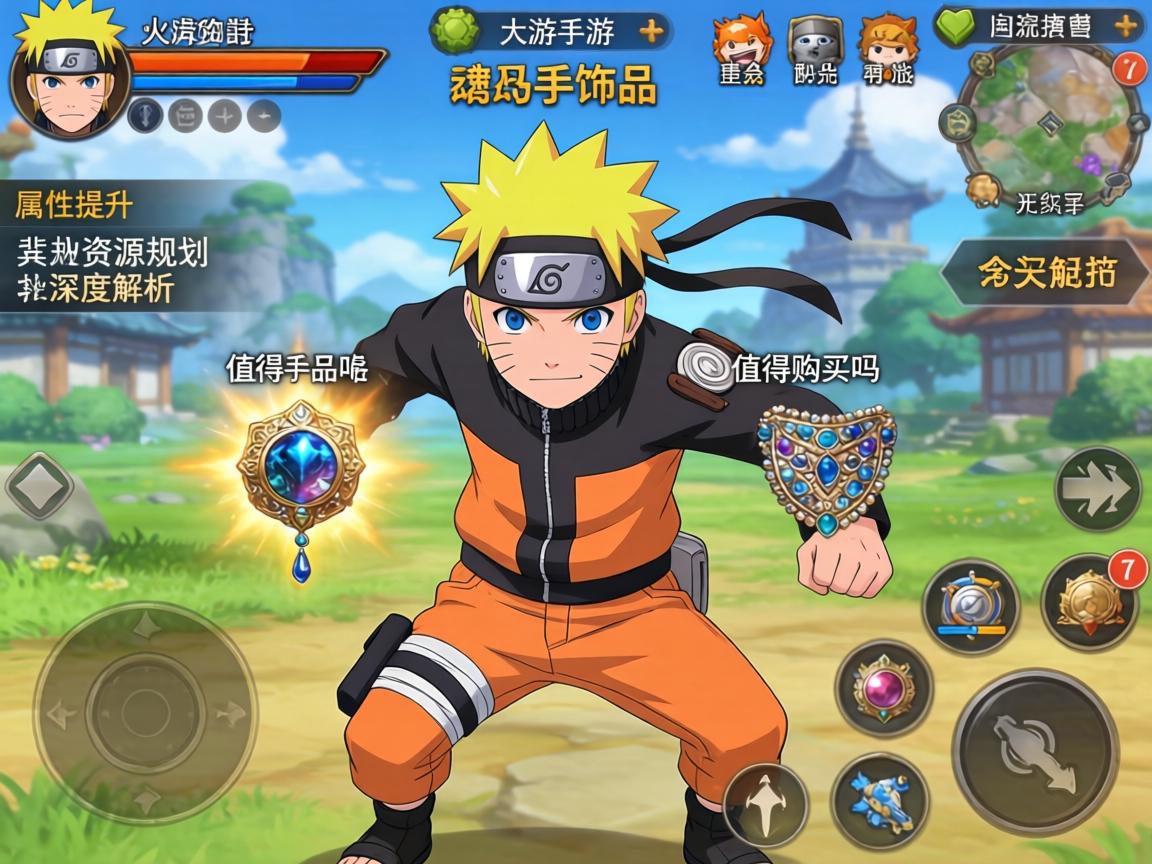
Task: Select the jeweled shield bracelet accessory
Action: 827,466
